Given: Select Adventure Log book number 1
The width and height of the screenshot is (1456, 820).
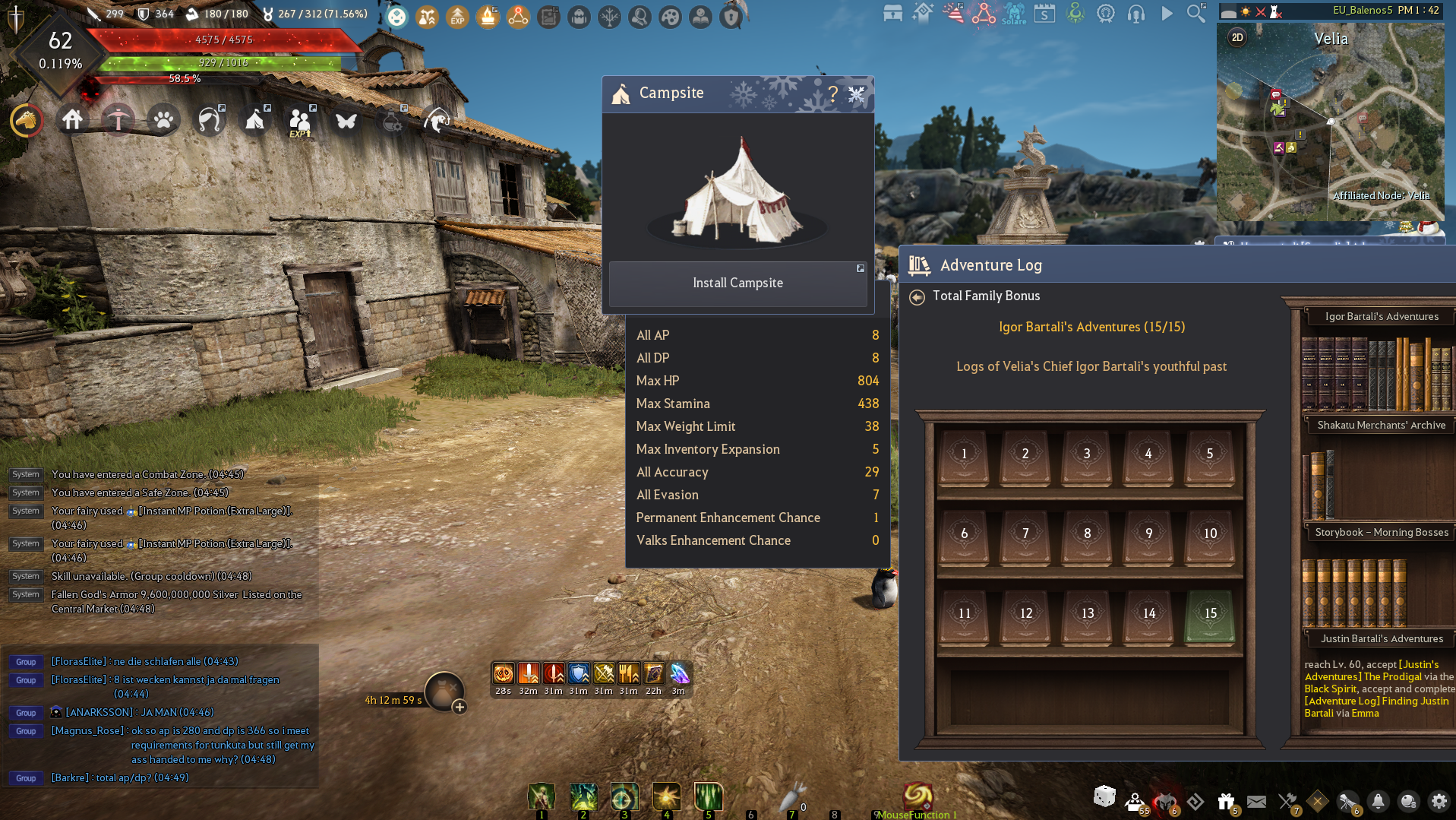Looking at the screenshot, I should click(964, 455).
